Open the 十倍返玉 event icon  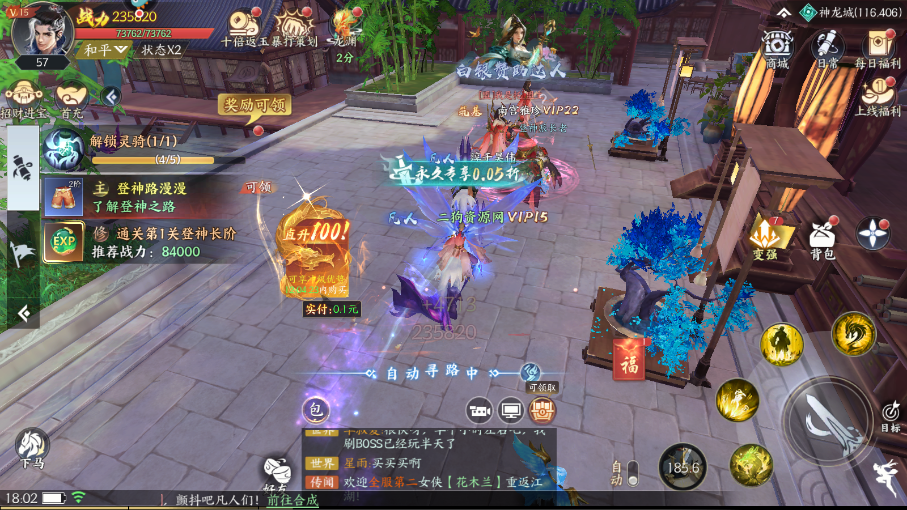[x=243, y=30]
